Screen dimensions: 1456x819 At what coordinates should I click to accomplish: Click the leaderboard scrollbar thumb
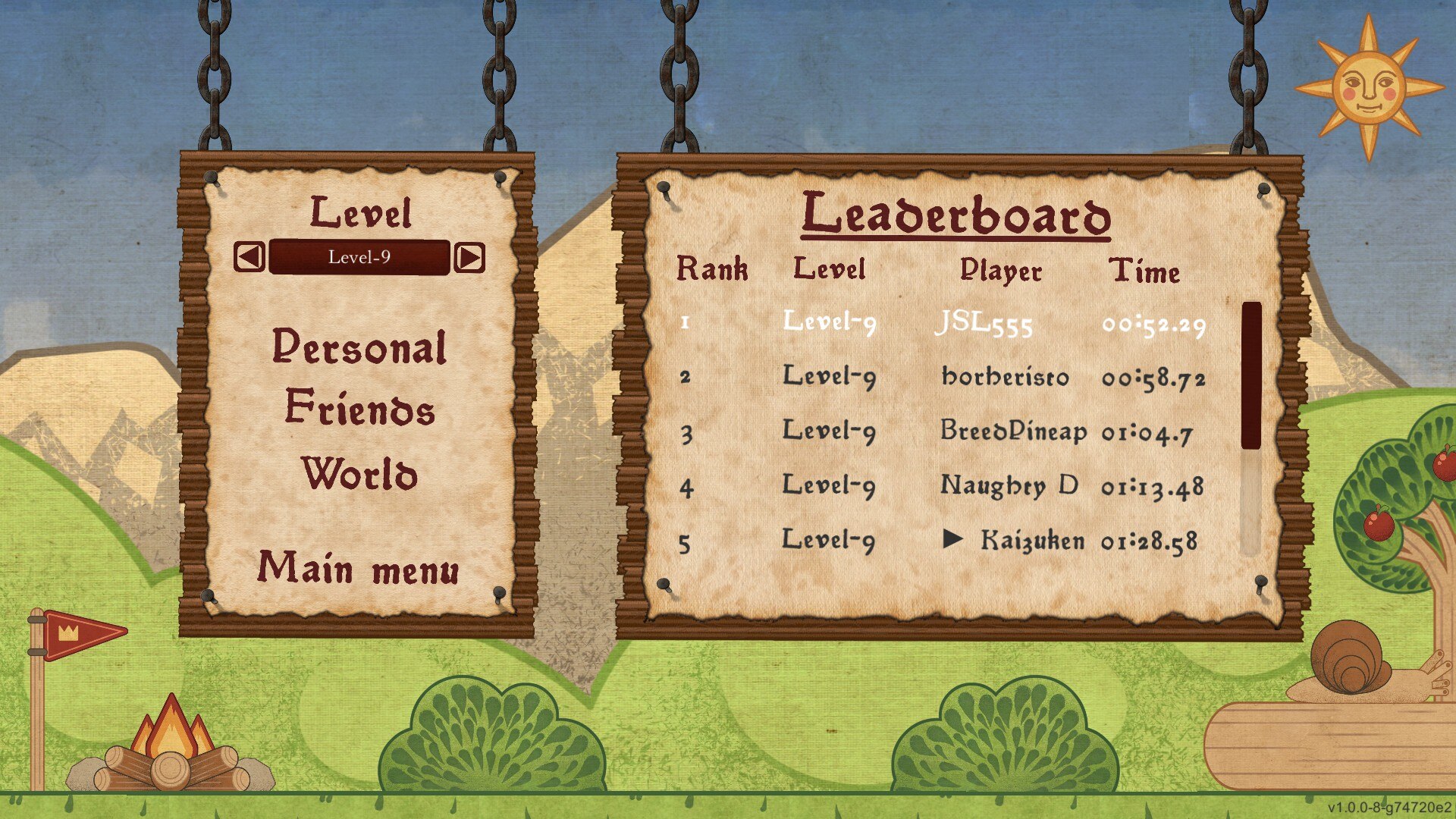coord(1251,375)
